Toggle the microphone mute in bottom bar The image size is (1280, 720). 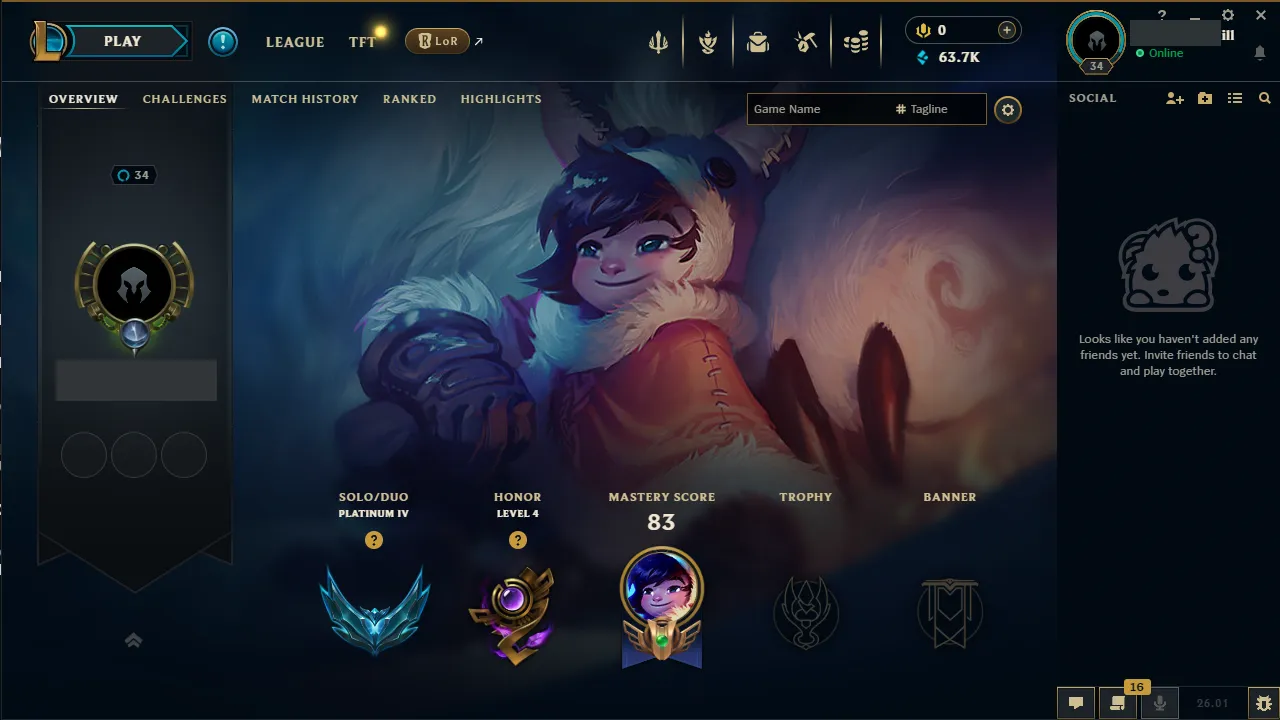[1160, 703]
